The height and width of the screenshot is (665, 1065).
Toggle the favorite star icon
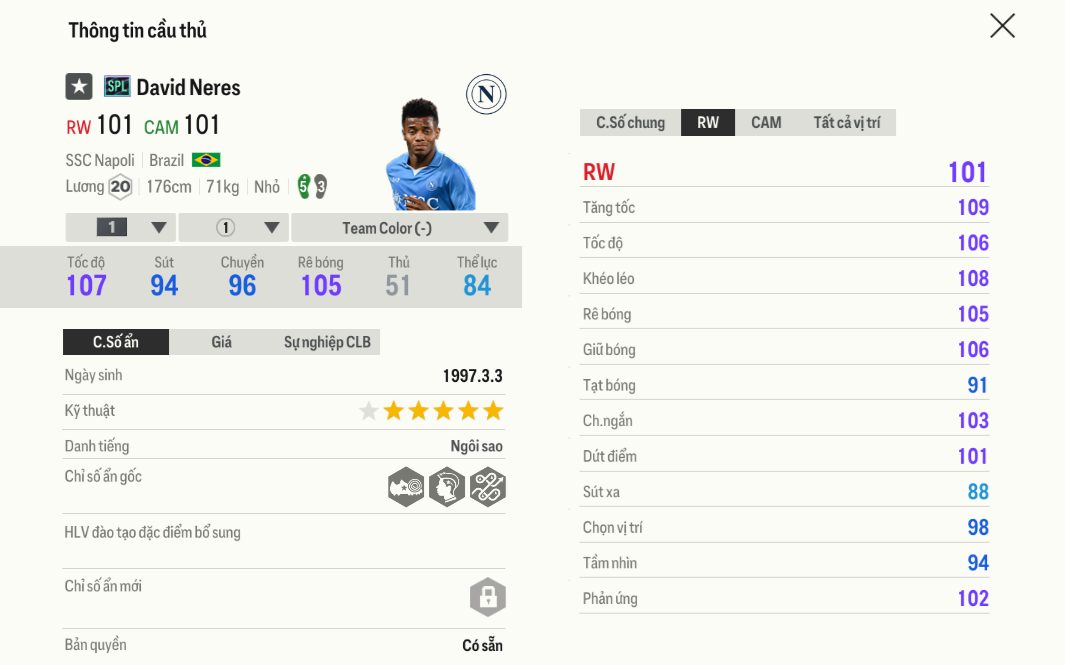tap(79, 87)
